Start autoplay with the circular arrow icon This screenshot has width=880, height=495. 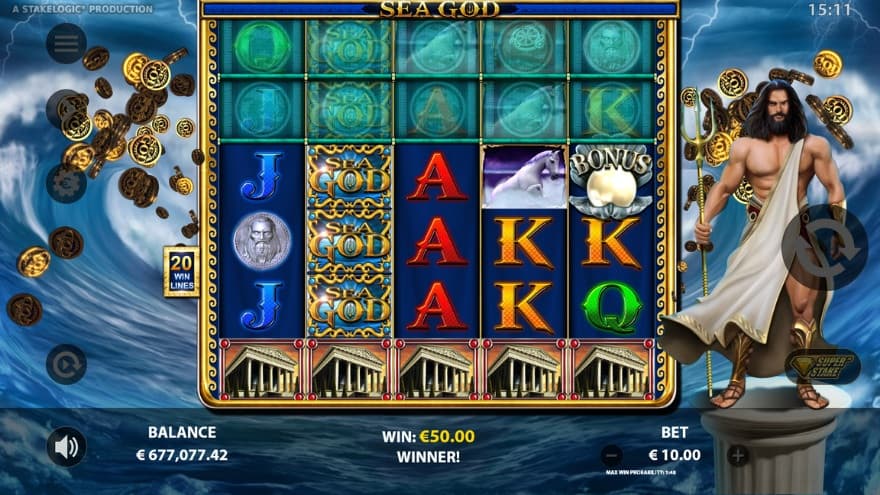66,364
